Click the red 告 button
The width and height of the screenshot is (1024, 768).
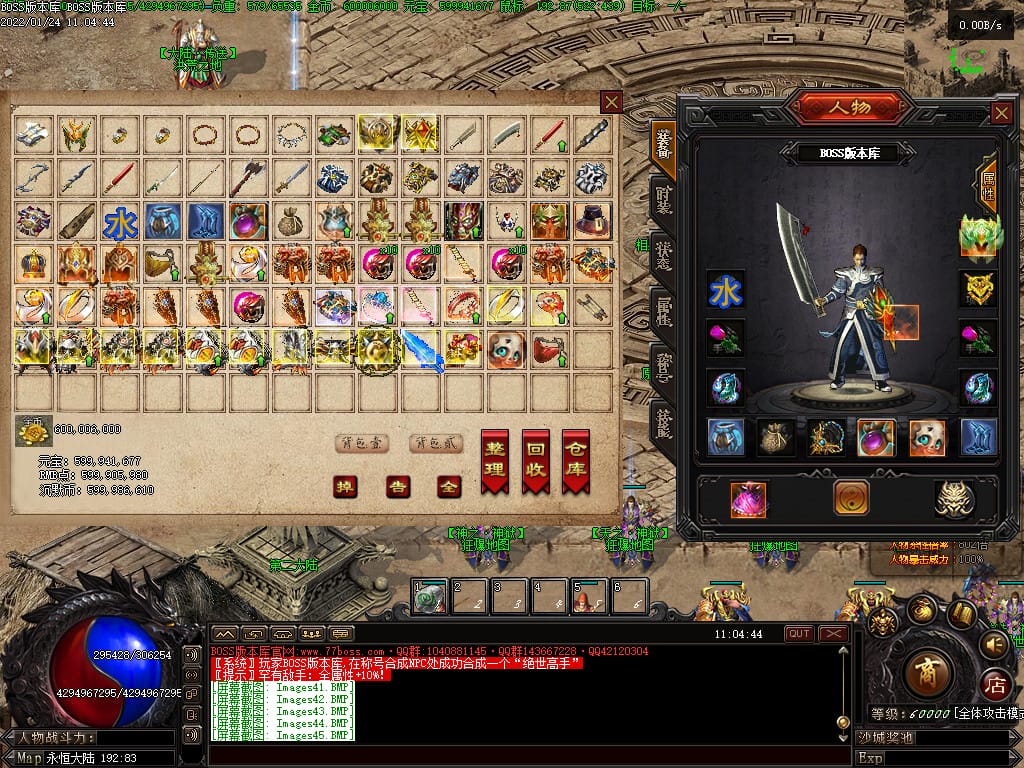pos(398,487)
